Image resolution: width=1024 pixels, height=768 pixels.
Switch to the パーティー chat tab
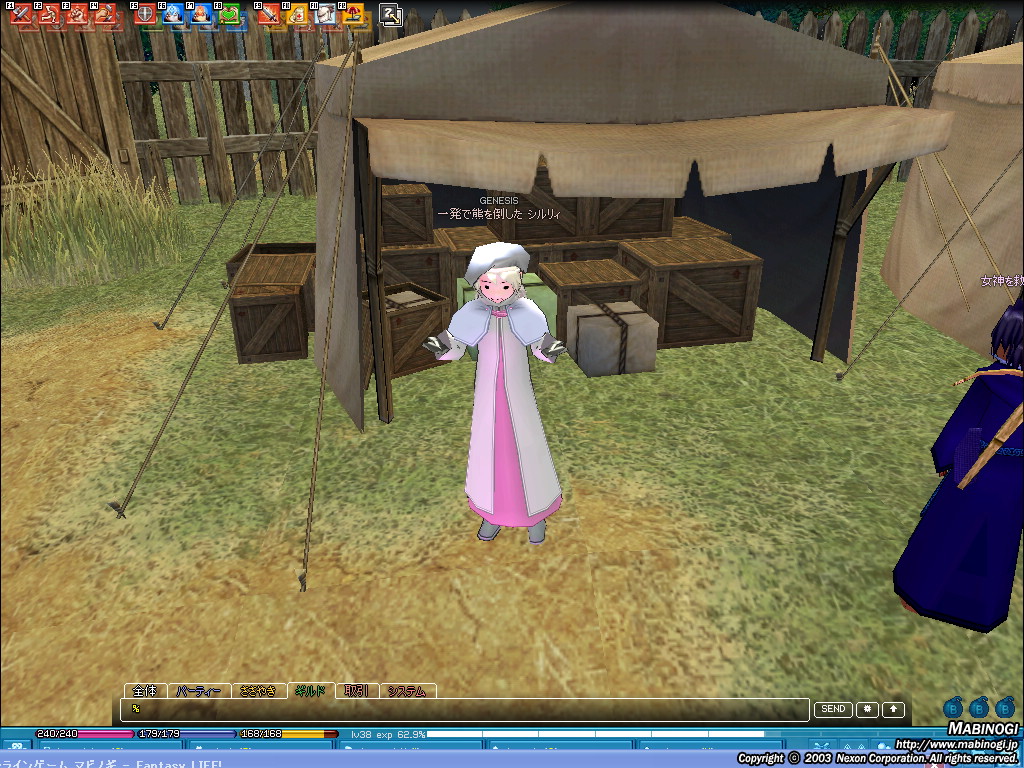tap(198, 691)
